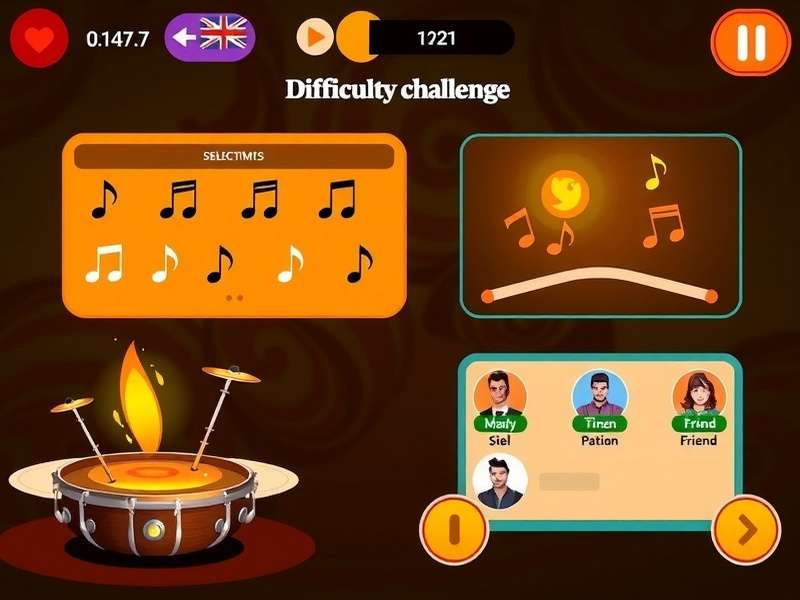
Task: Select the Maity Siel player avatar
Action: (x=499, y=396)
